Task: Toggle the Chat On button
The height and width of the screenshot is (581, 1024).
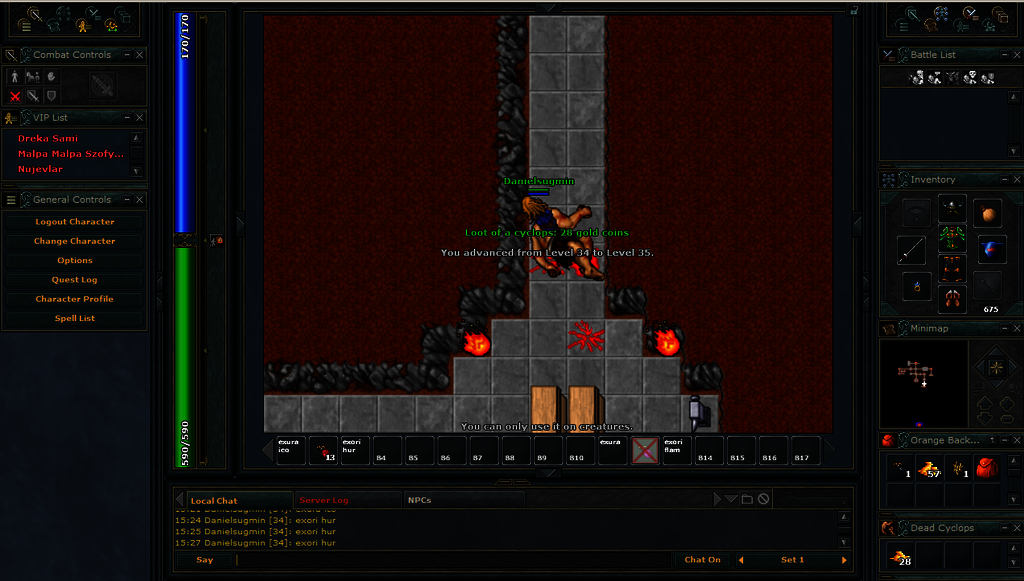Action: [x=702, y=560]
